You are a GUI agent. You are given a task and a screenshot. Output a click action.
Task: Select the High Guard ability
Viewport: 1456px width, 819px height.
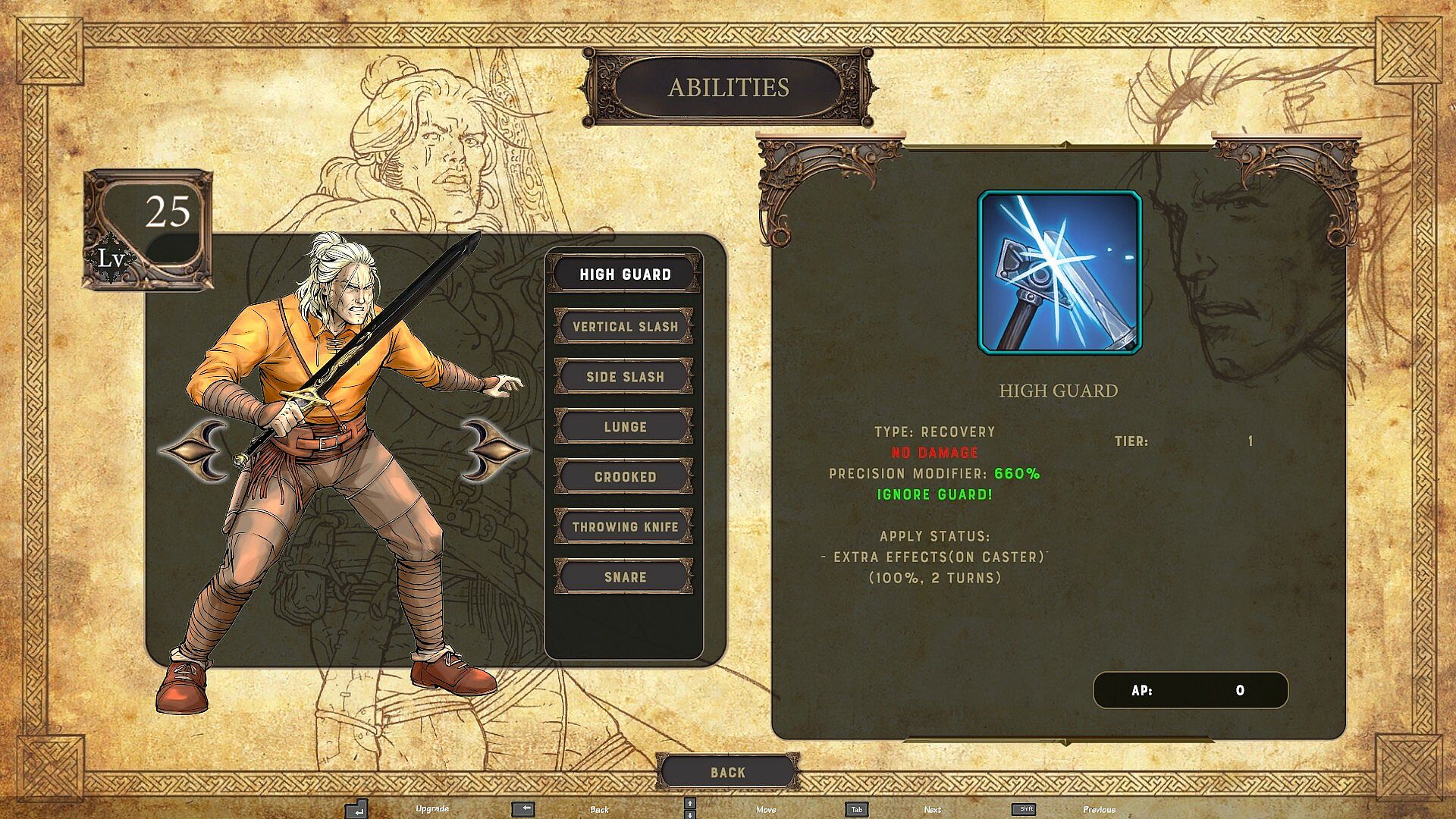624,275
